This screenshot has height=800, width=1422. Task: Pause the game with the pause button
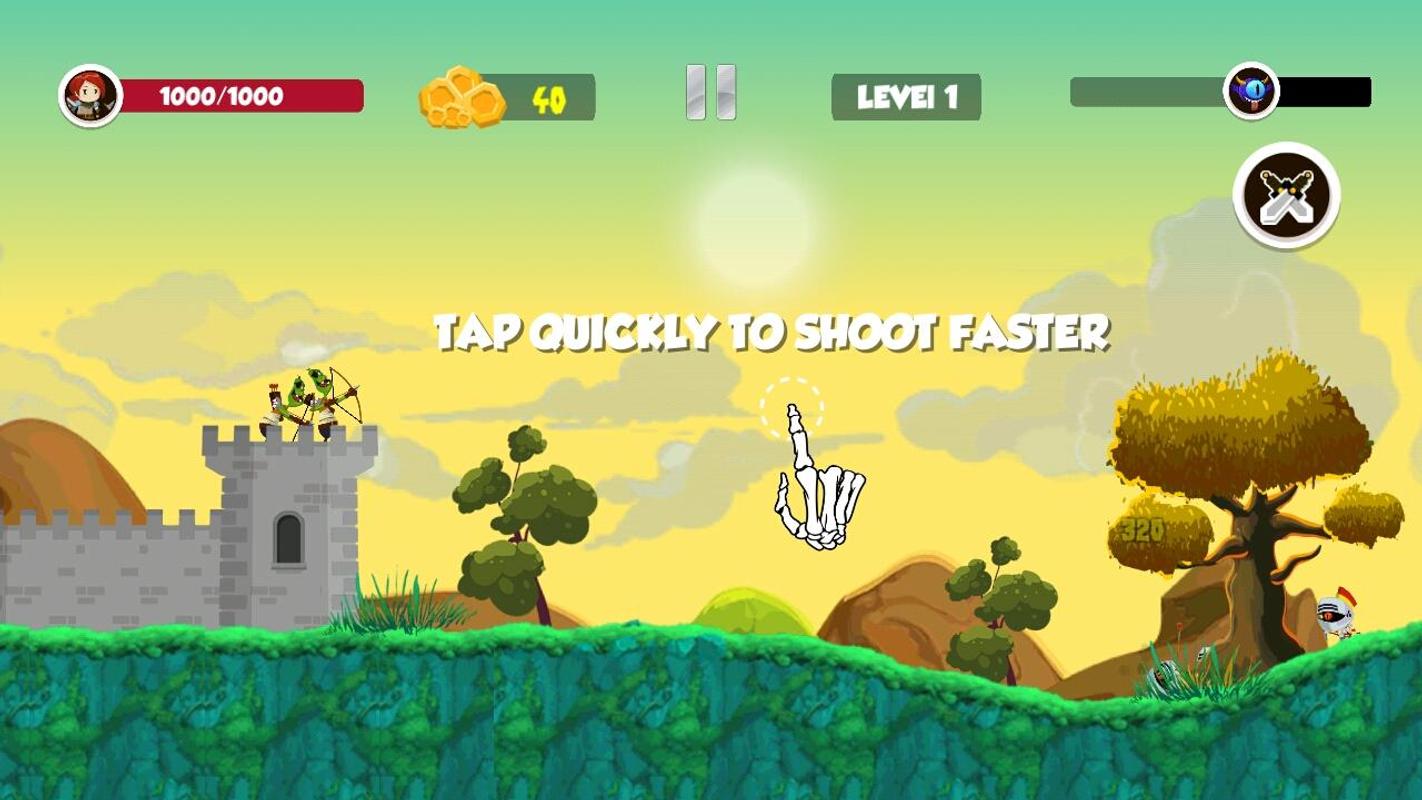point(711,93)
